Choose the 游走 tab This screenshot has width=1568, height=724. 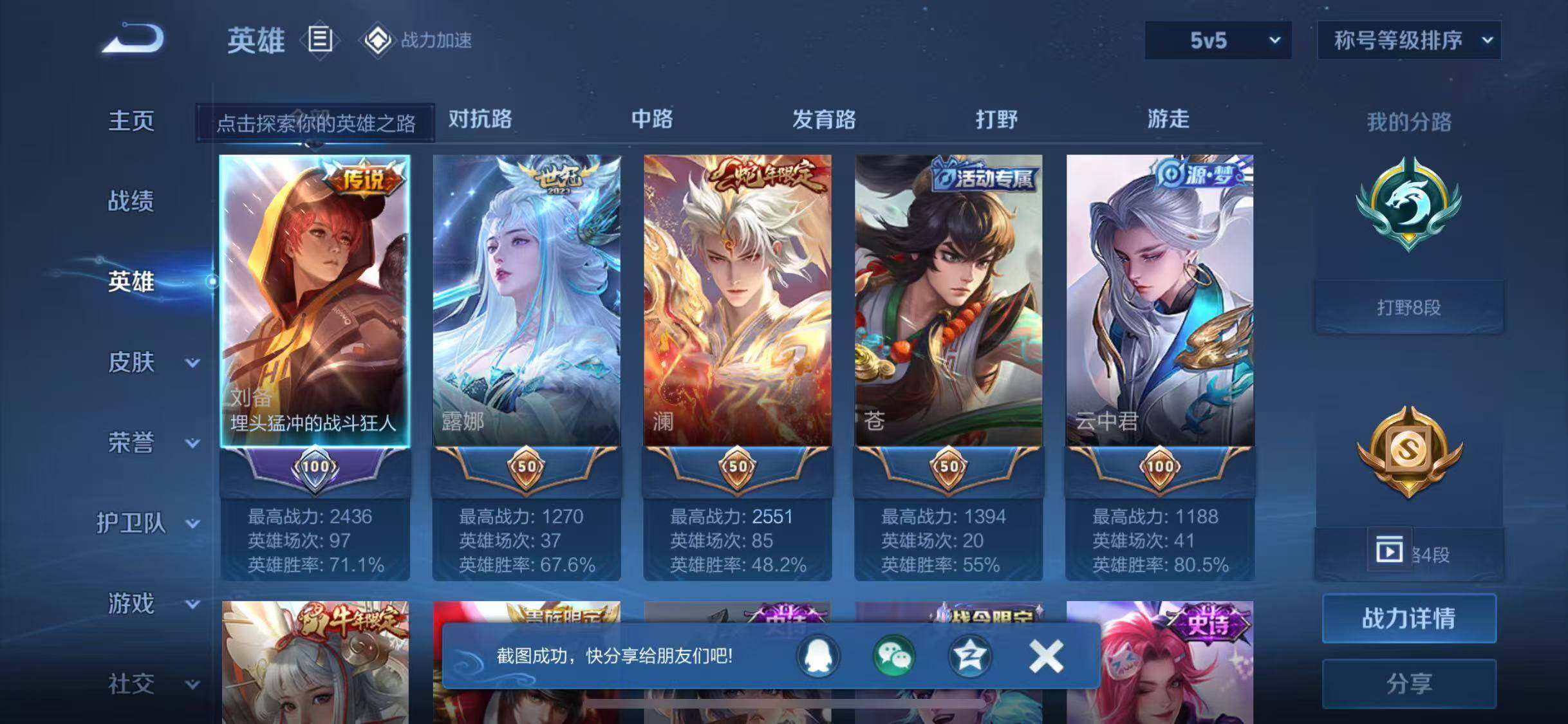click(1168, 119)
